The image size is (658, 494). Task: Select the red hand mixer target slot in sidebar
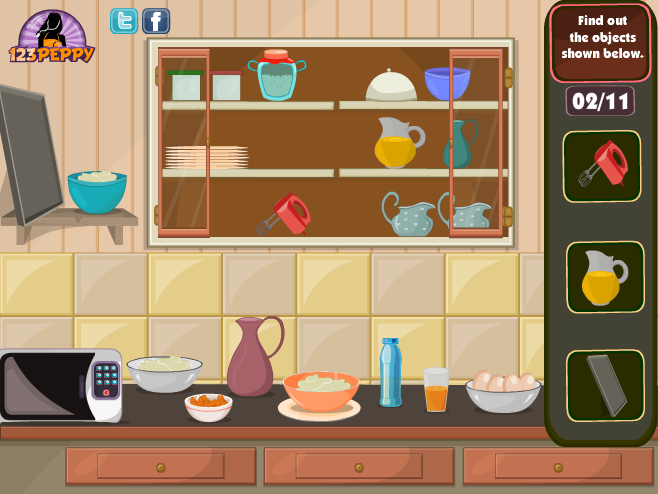click(601, 166)
